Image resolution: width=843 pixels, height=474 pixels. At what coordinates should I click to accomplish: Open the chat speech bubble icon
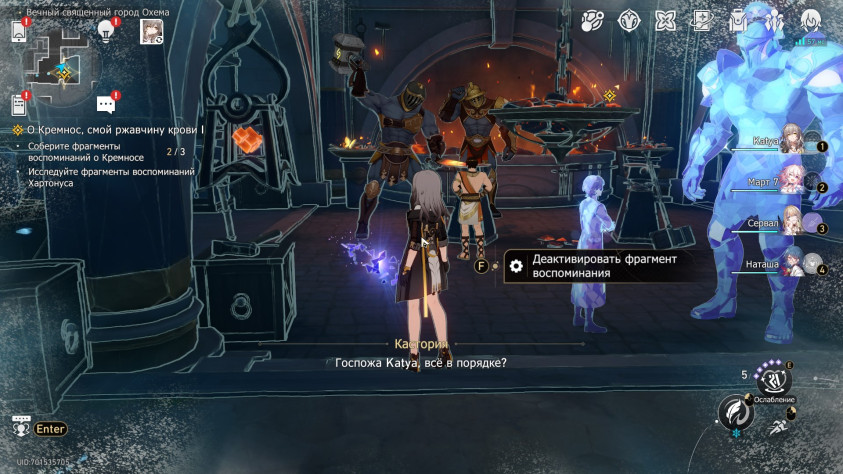106,104
